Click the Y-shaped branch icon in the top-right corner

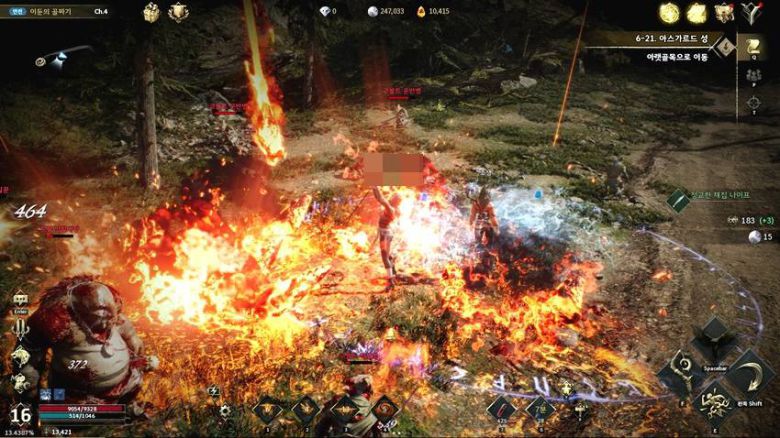click(751, 12)
